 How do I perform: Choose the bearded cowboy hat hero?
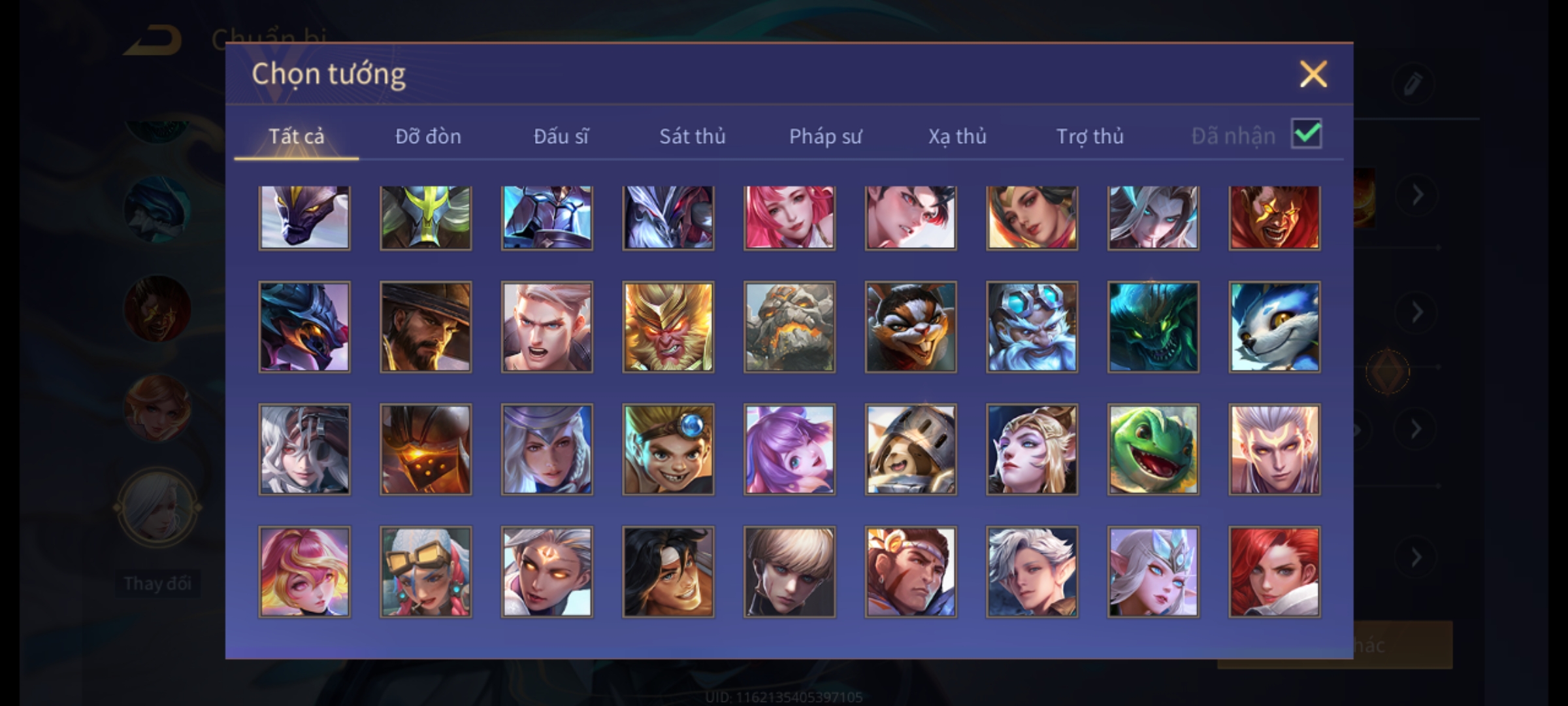[425, 327]
